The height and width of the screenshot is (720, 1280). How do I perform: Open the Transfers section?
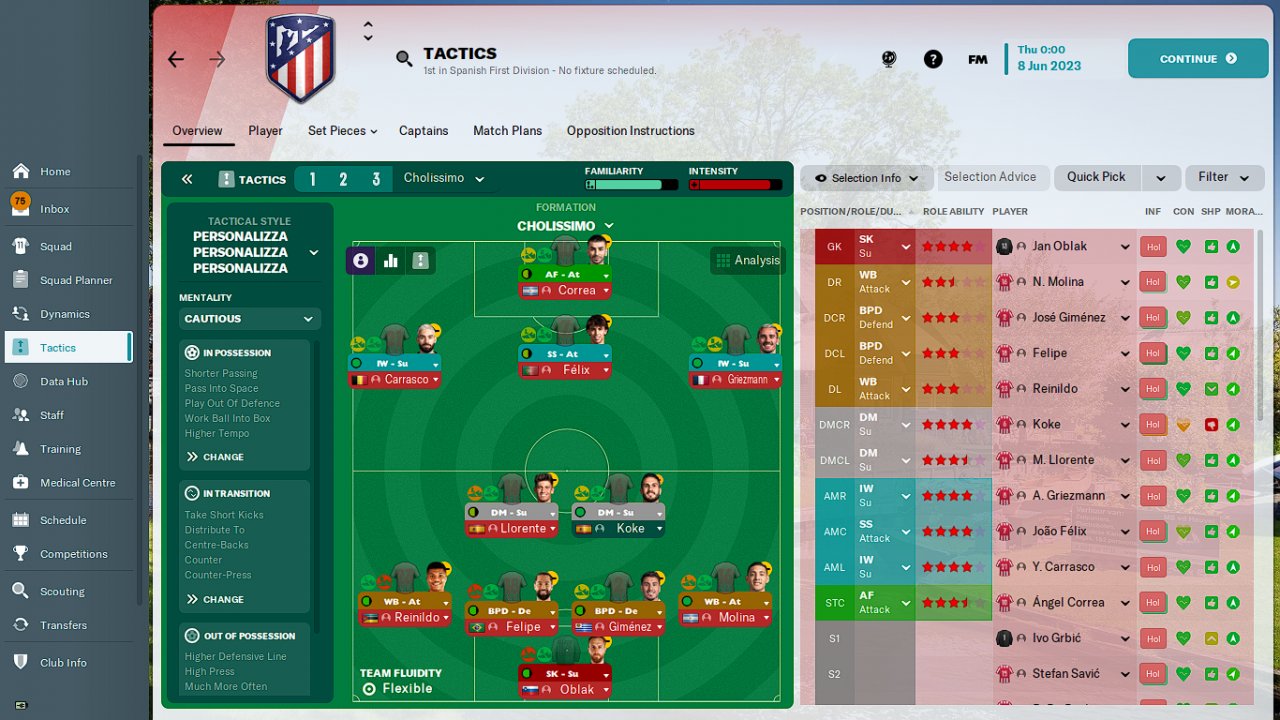click(63, 625)
